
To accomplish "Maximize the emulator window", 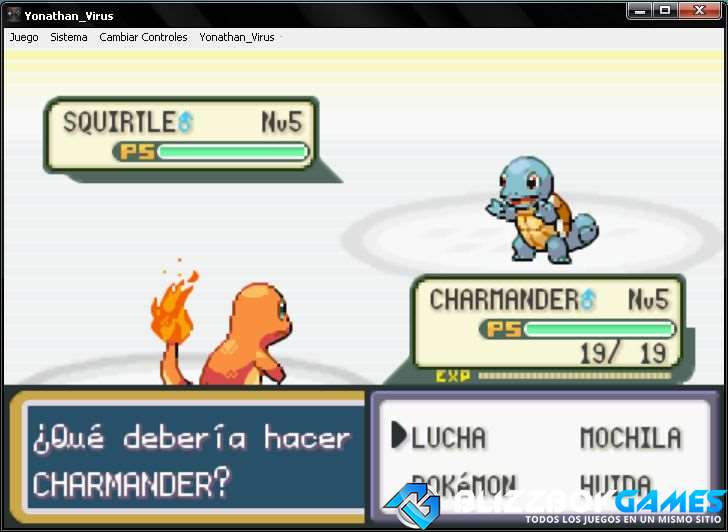I will coord(664,10).
